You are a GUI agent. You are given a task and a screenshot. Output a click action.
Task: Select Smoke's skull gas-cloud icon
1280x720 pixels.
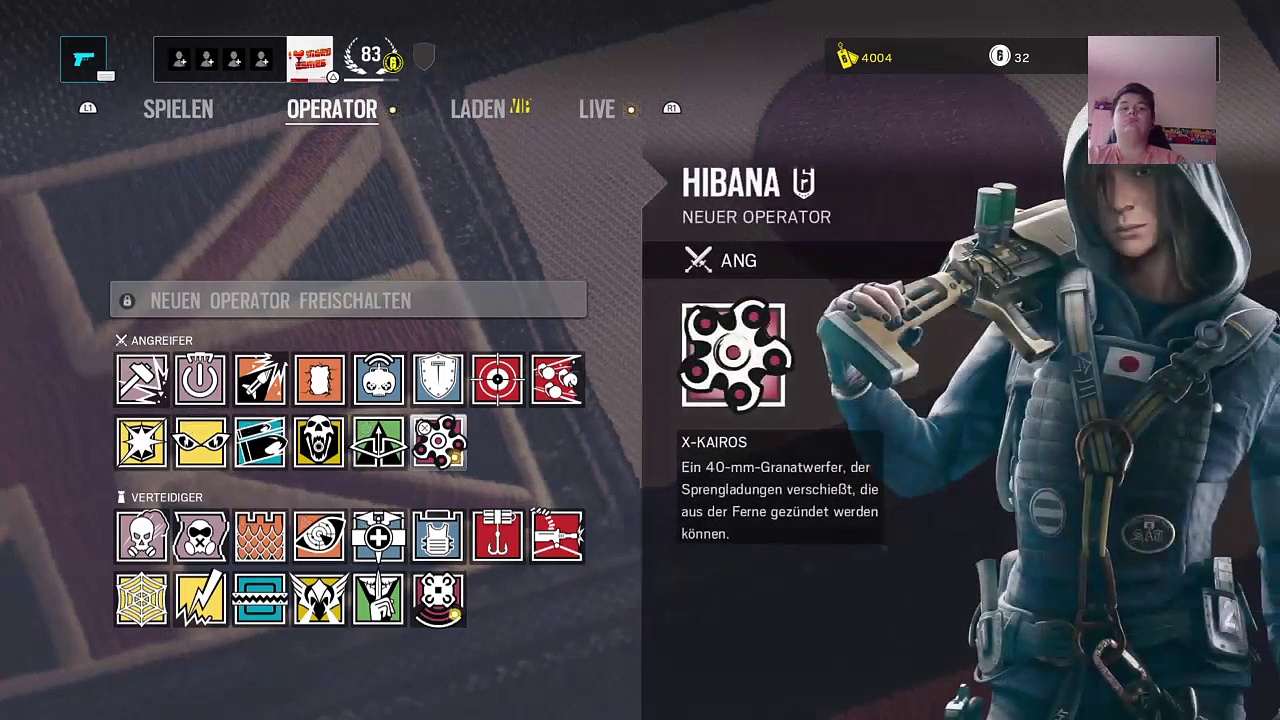[x=141, y=537]
